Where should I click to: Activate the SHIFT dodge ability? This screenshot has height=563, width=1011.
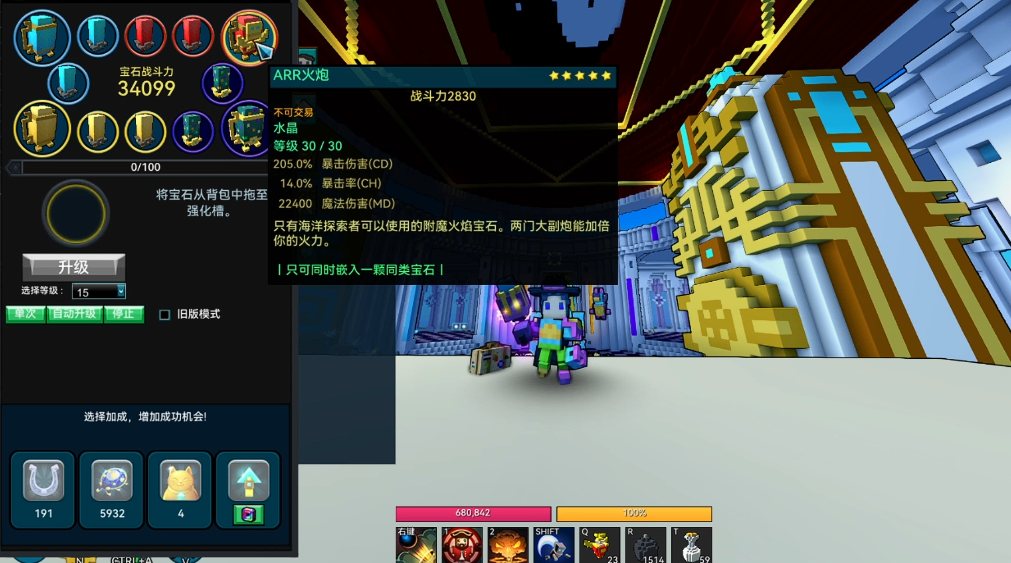pos(554,545)
